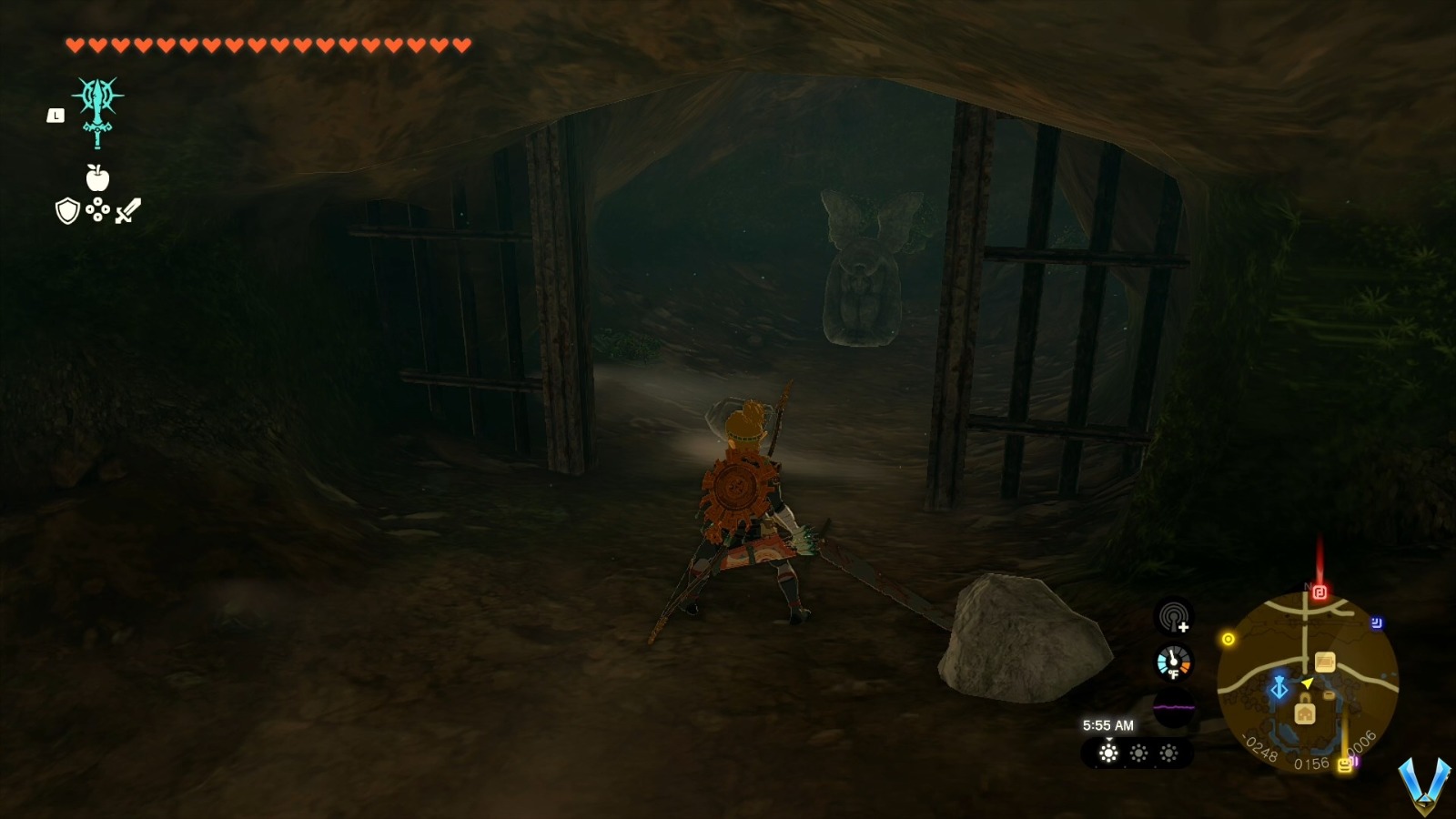Select the 5:55 AM time display
This screenshot has height=819, width=1456.
[1108, 725]
